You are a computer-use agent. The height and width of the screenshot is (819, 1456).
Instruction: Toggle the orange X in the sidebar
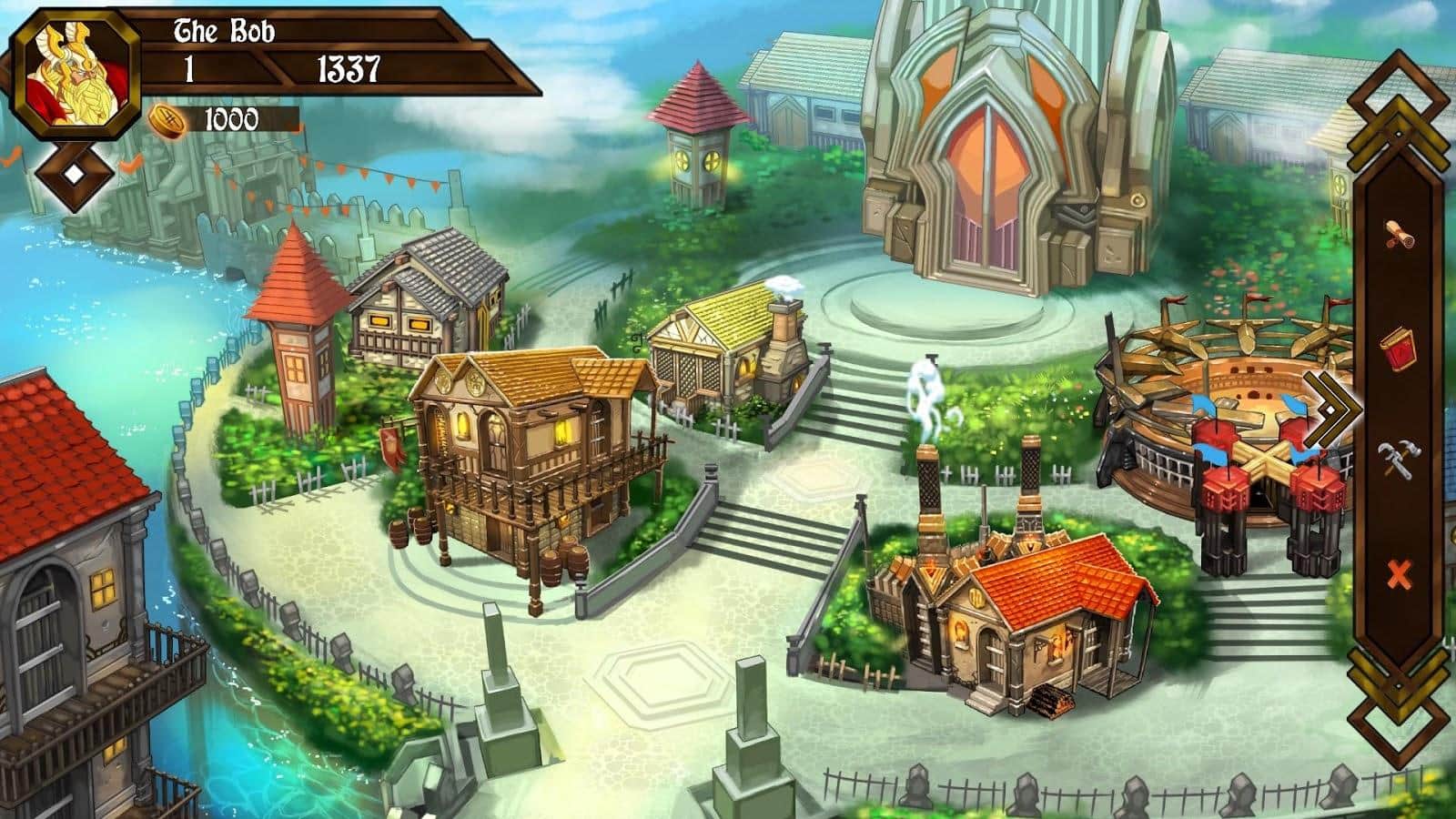coord(1399,573)
